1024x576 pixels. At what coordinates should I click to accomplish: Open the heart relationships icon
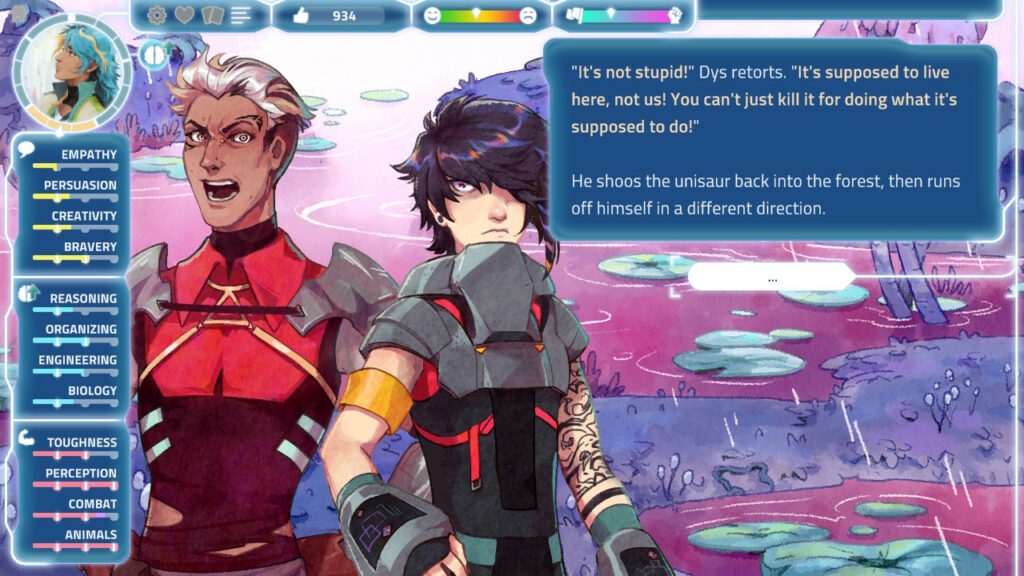pos(185,15)
